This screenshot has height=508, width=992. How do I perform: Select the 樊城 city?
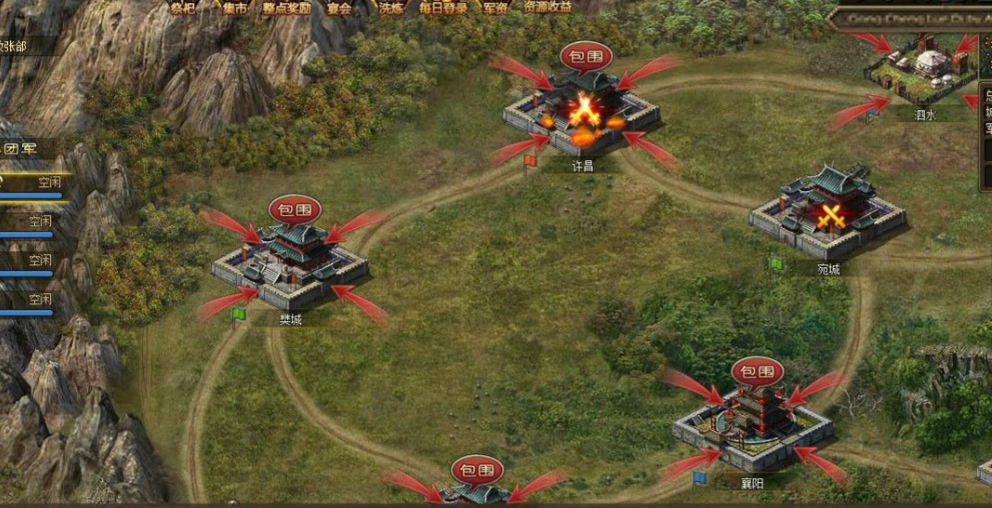pos(290,262)
